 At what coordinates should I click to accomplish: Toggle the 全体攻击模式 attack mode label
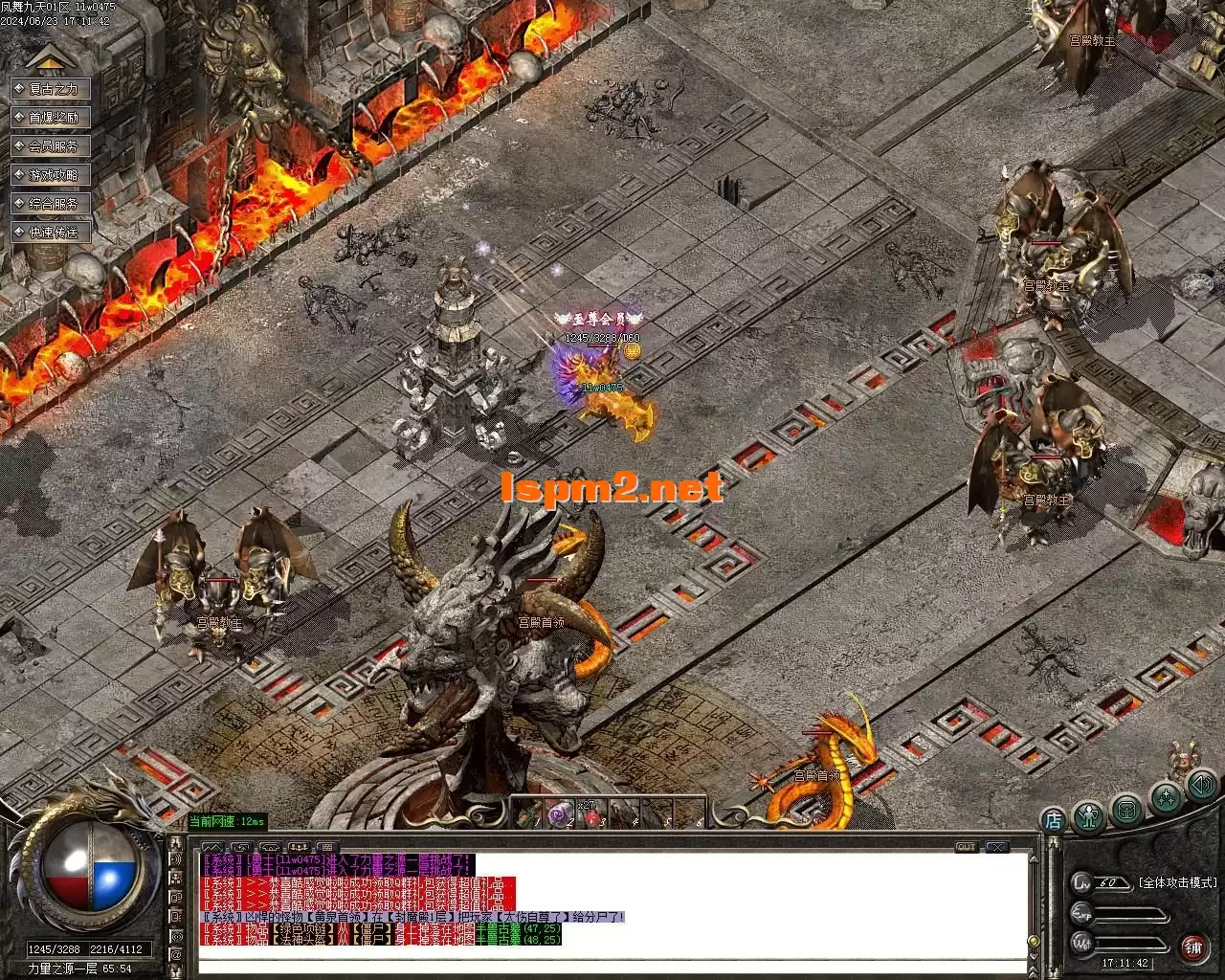(1177, 882)
